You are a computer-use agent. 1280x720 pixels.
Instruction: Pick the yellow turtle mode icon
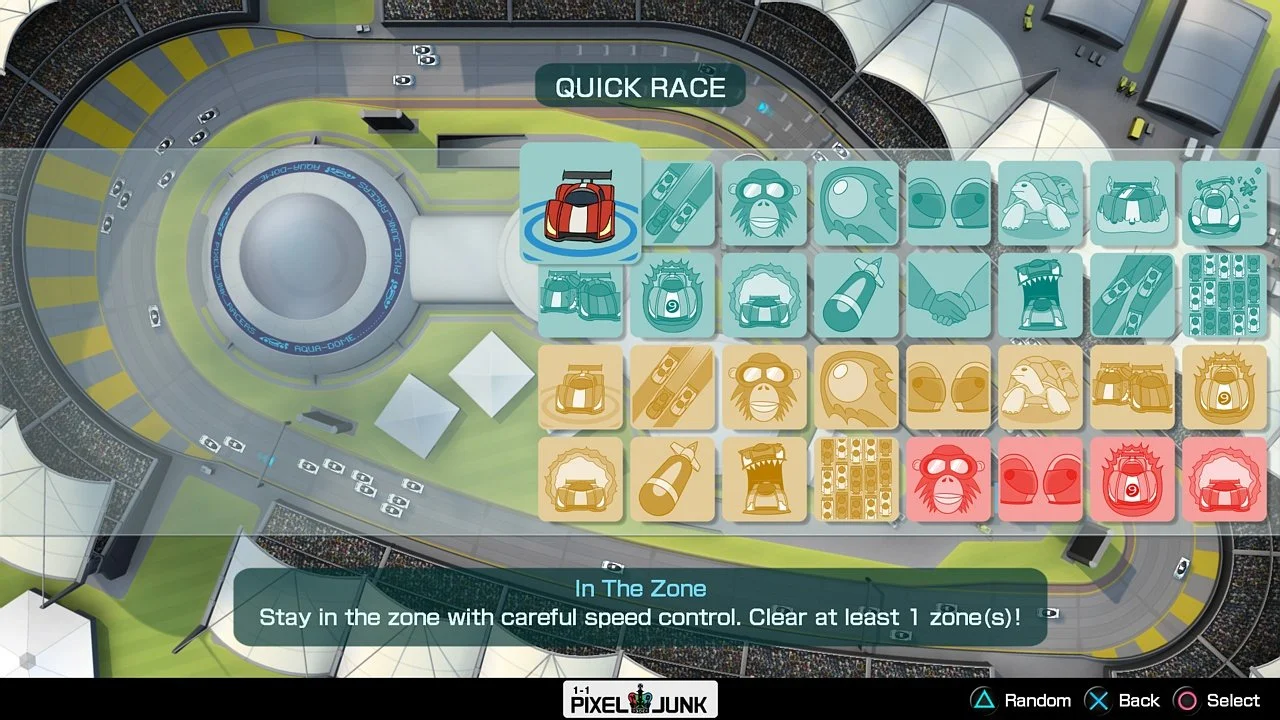[x=1041, y=388]
